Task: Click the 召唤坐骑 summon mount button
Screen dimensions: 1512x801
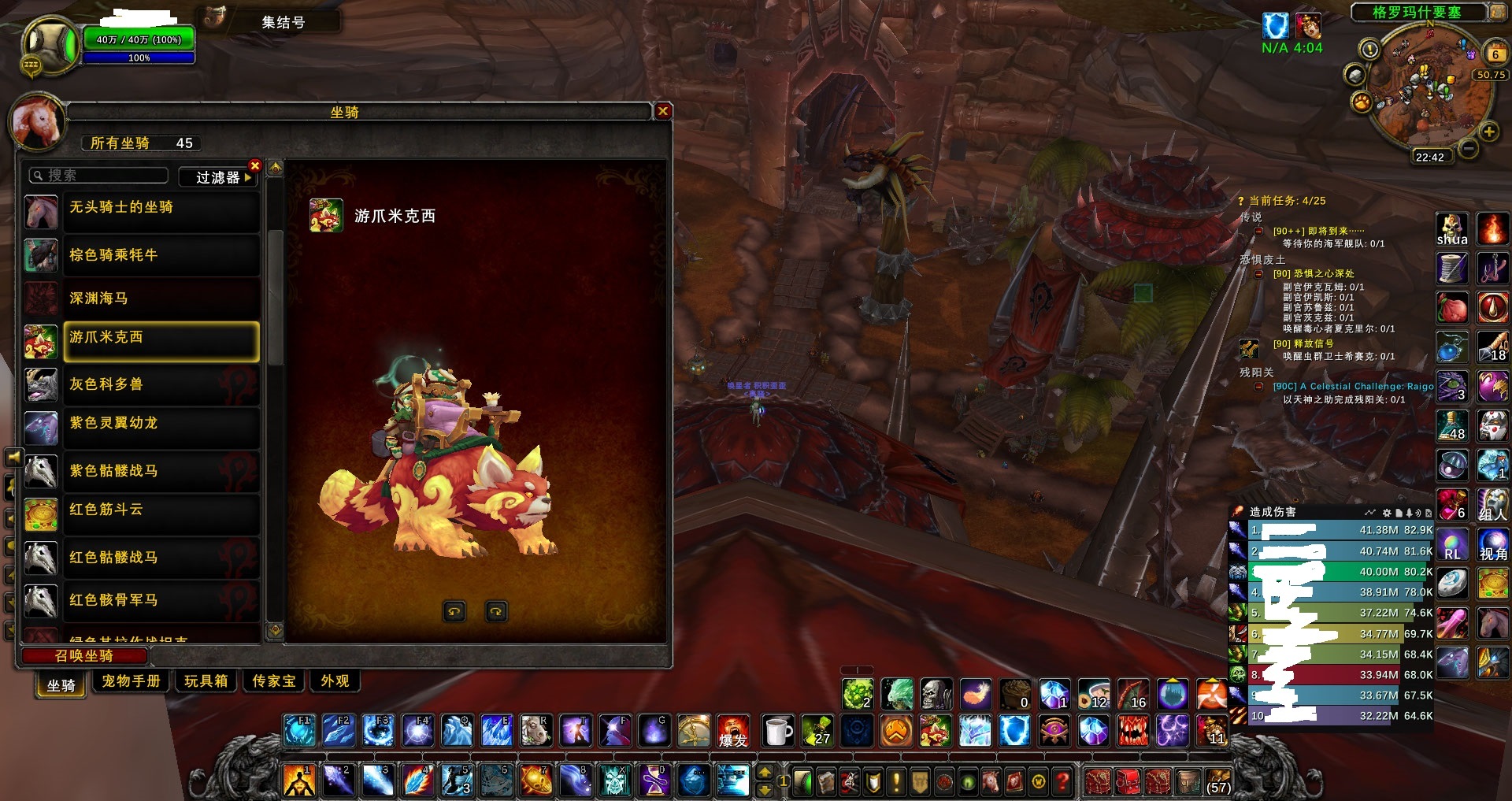Action: click(84, 655)
